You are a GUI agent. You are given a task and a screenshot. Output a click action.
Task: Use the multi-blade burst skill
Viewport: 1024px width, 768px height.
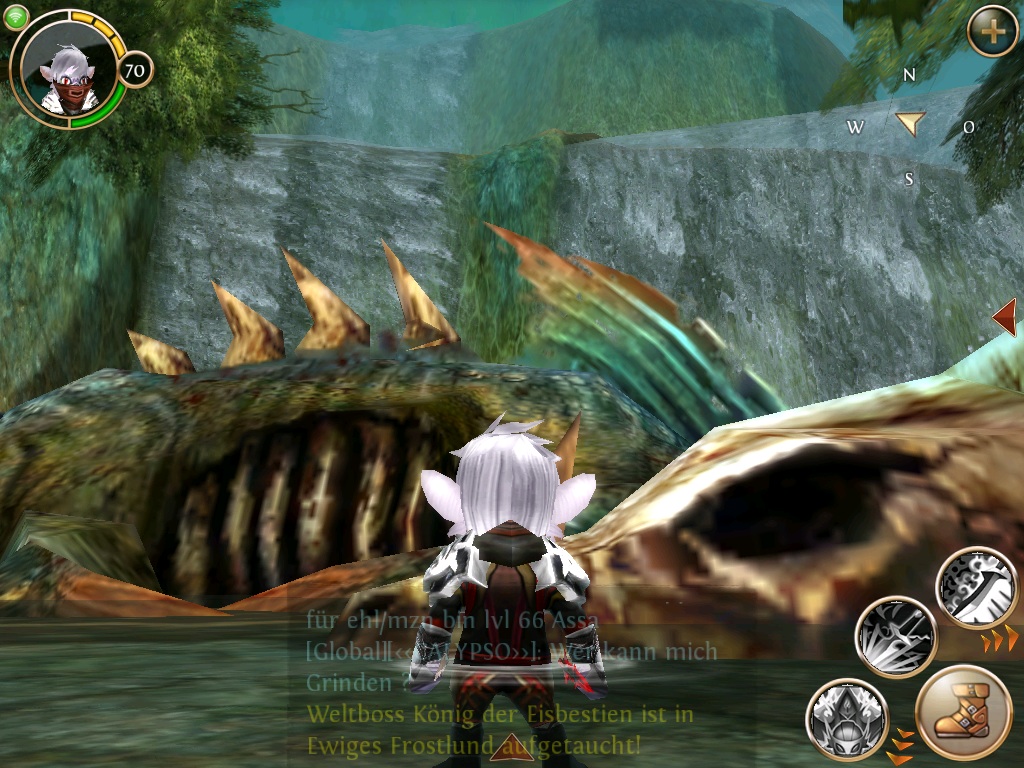(895, 637)
